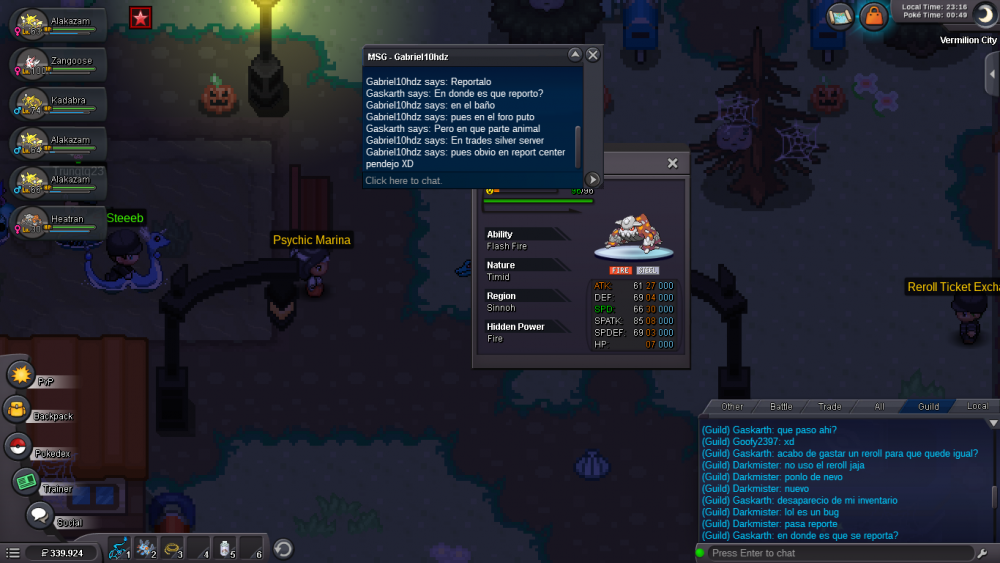Open the Pokedex
1000x563 pixels.
point(18,447)
